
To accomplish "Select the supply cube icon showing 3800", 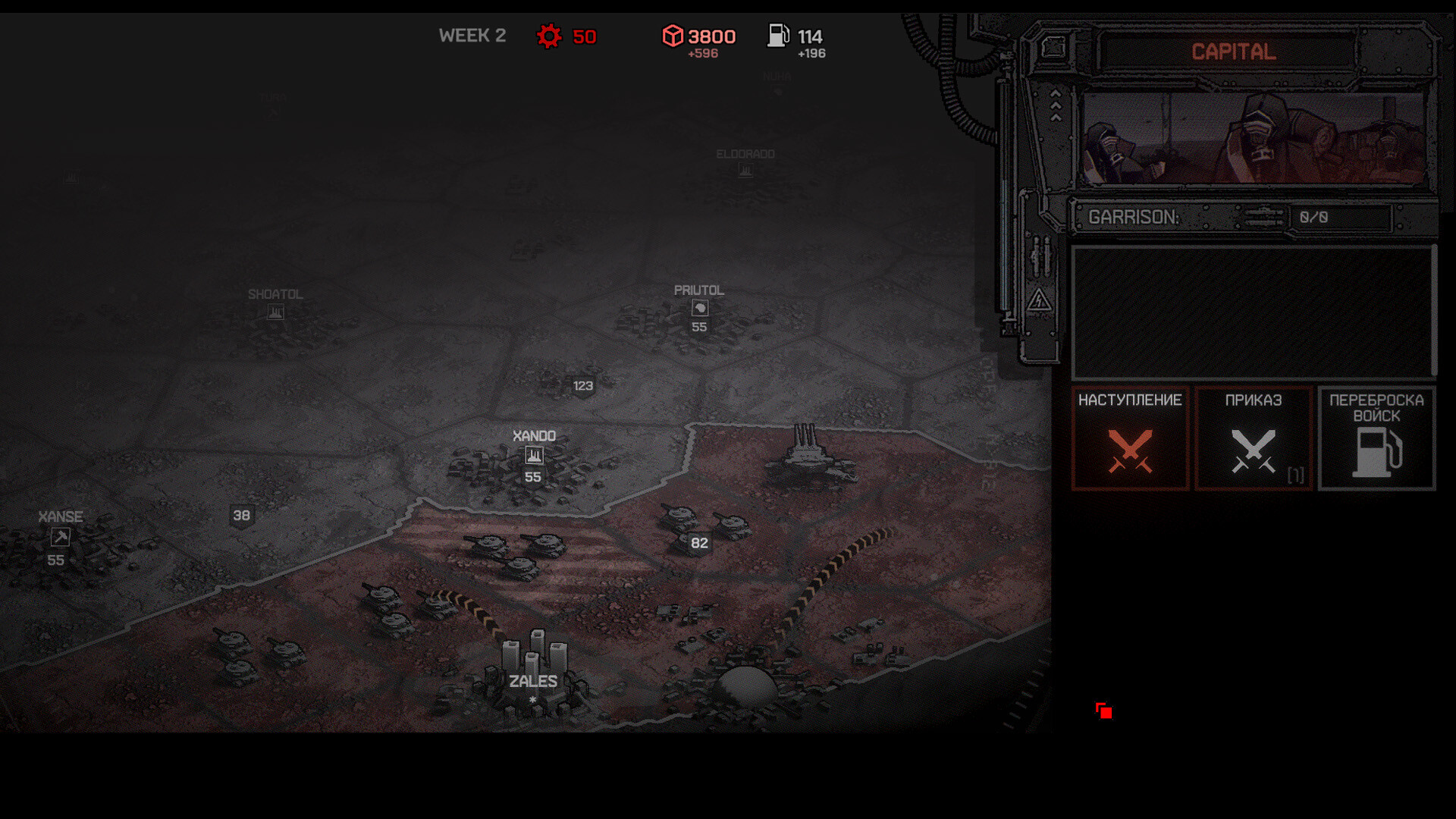I will [x=674, y=35].
